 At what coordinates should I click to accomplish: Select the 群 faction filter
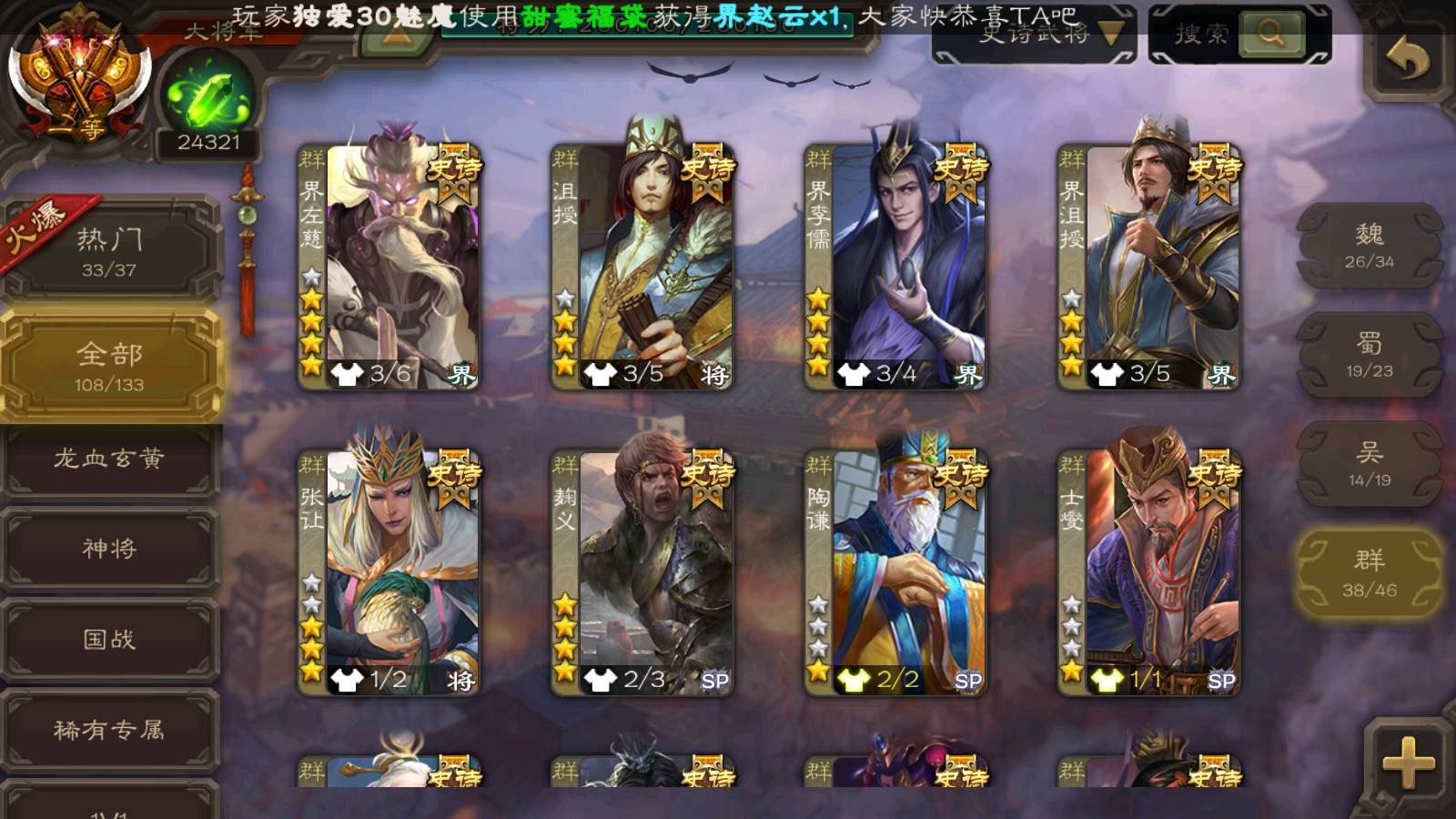click(x=1369, y=573)
